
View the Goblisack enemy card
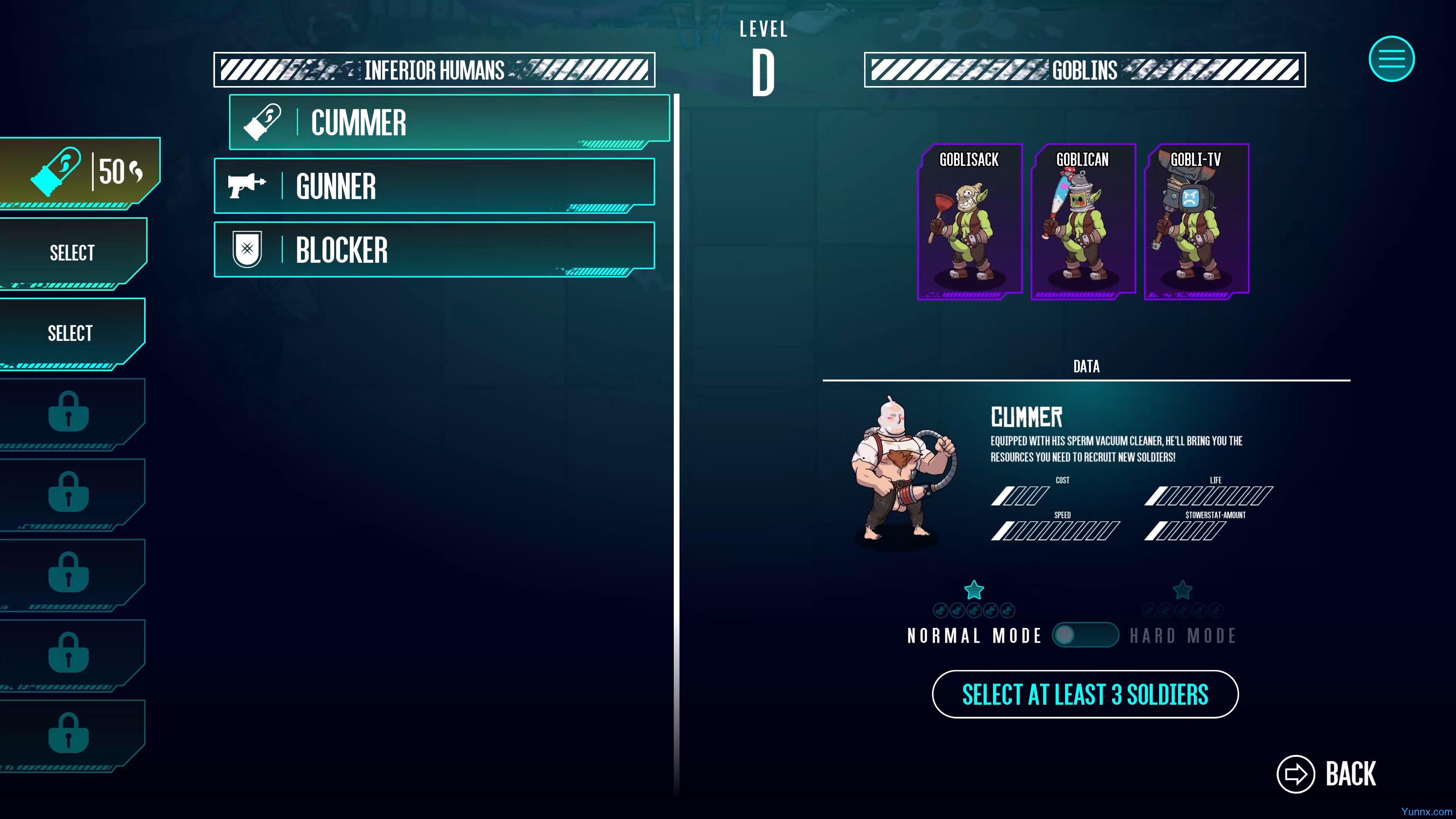pos(969,221)
